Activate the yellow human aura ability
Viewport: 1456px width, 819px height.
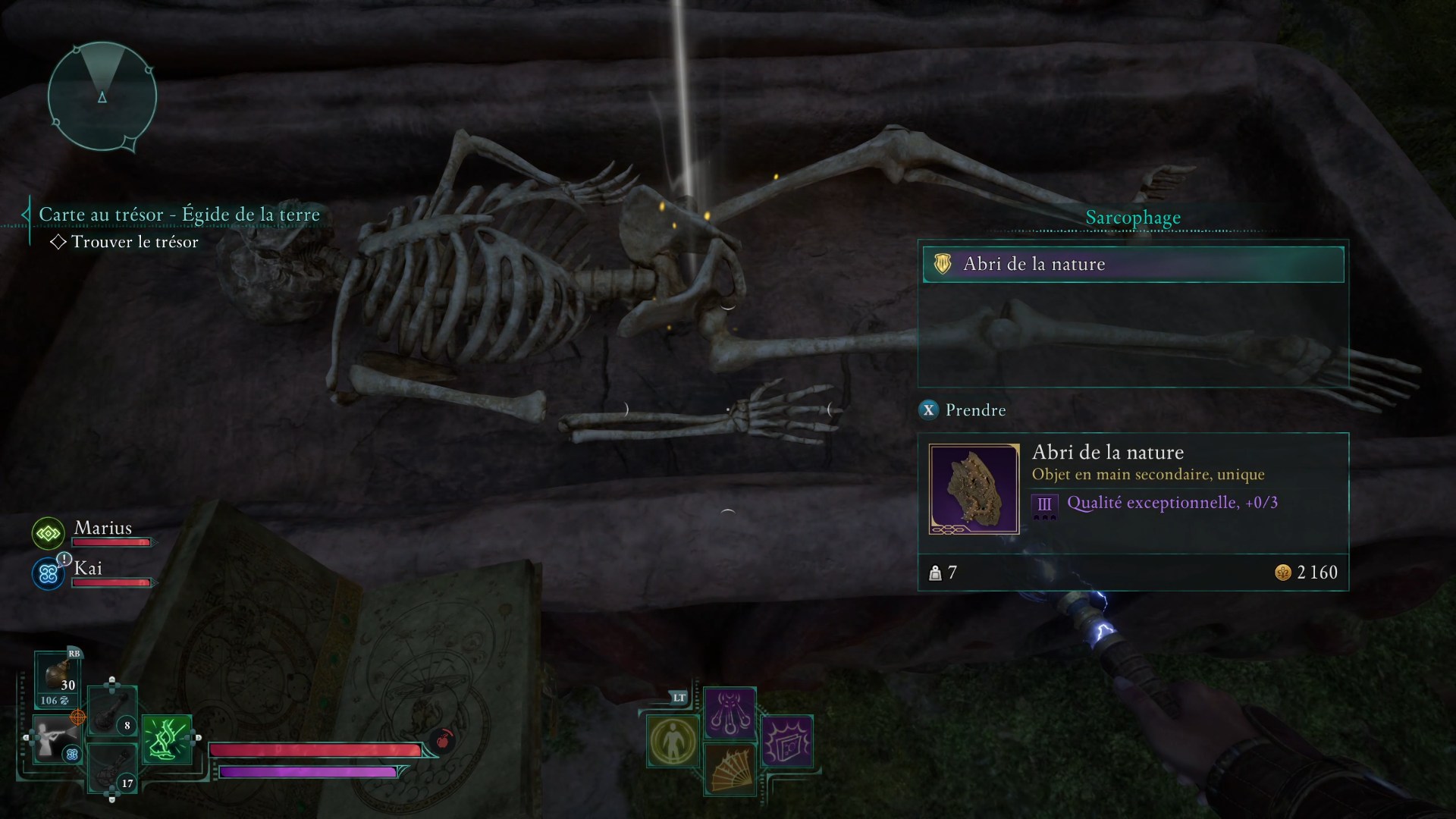click(673, 741)
